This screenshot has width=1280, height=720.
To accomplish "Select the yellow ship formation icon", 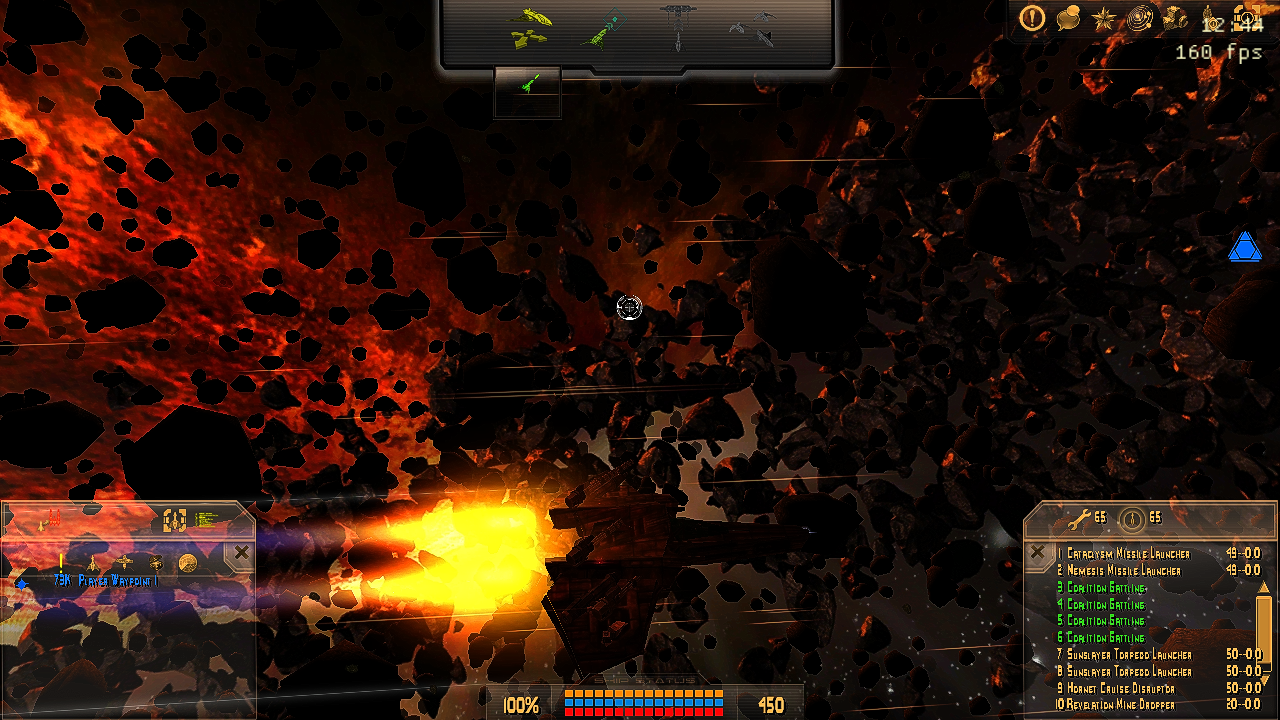I will (530, 28).
